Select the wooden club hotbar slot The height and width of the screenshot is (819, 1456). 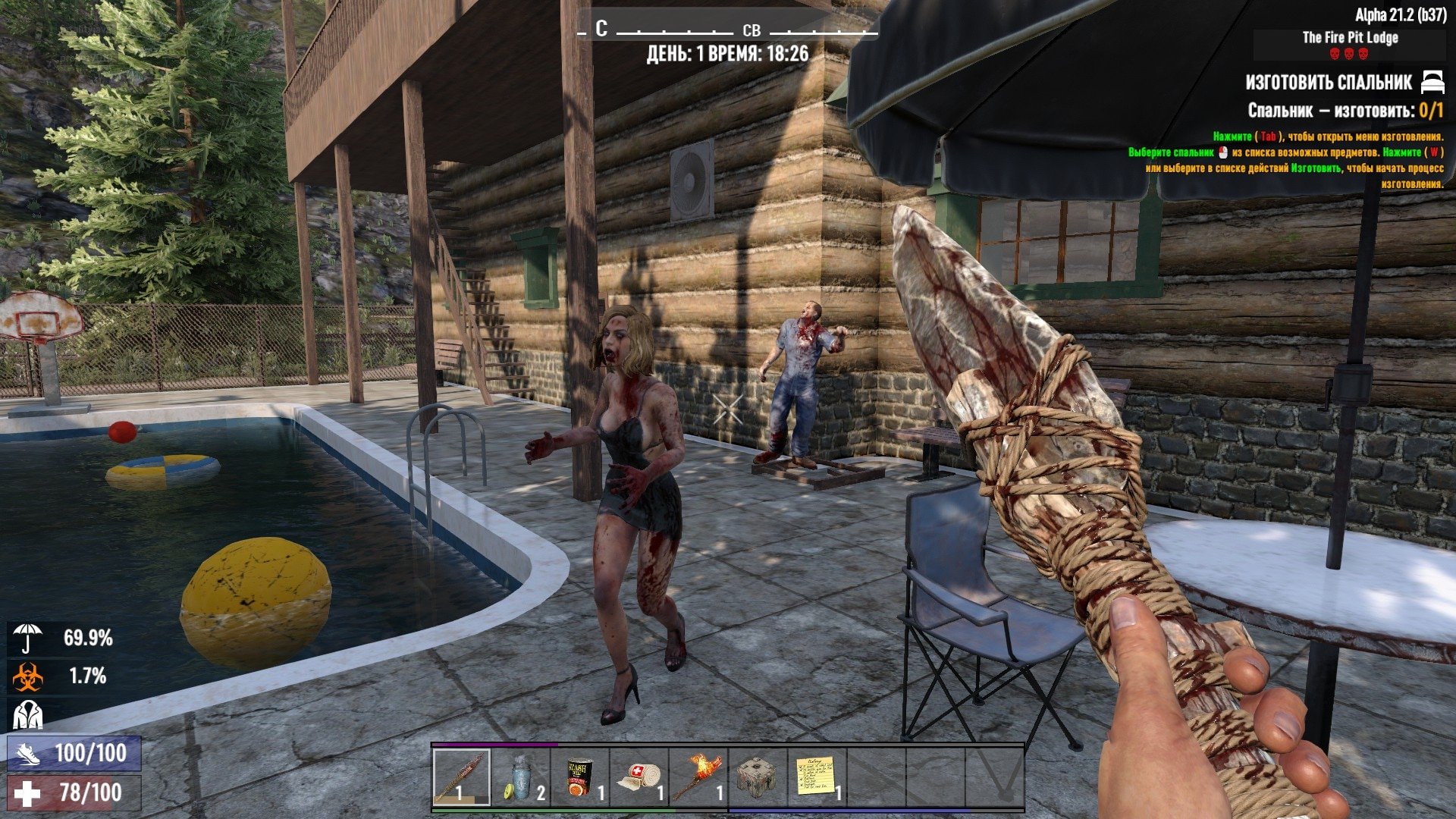(x=462, y=777)
